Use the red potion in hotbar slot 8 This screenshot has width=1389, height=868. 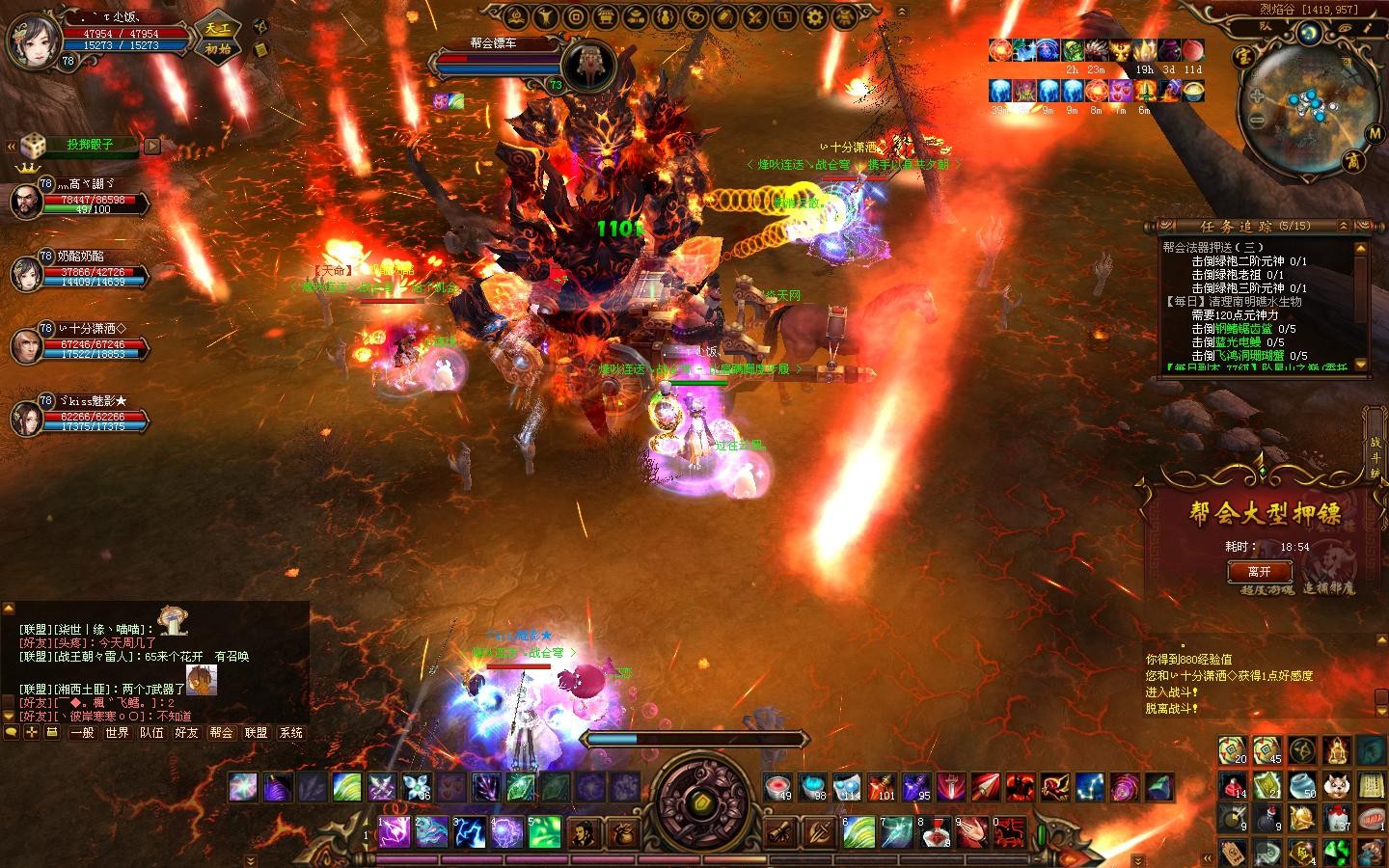933,831
